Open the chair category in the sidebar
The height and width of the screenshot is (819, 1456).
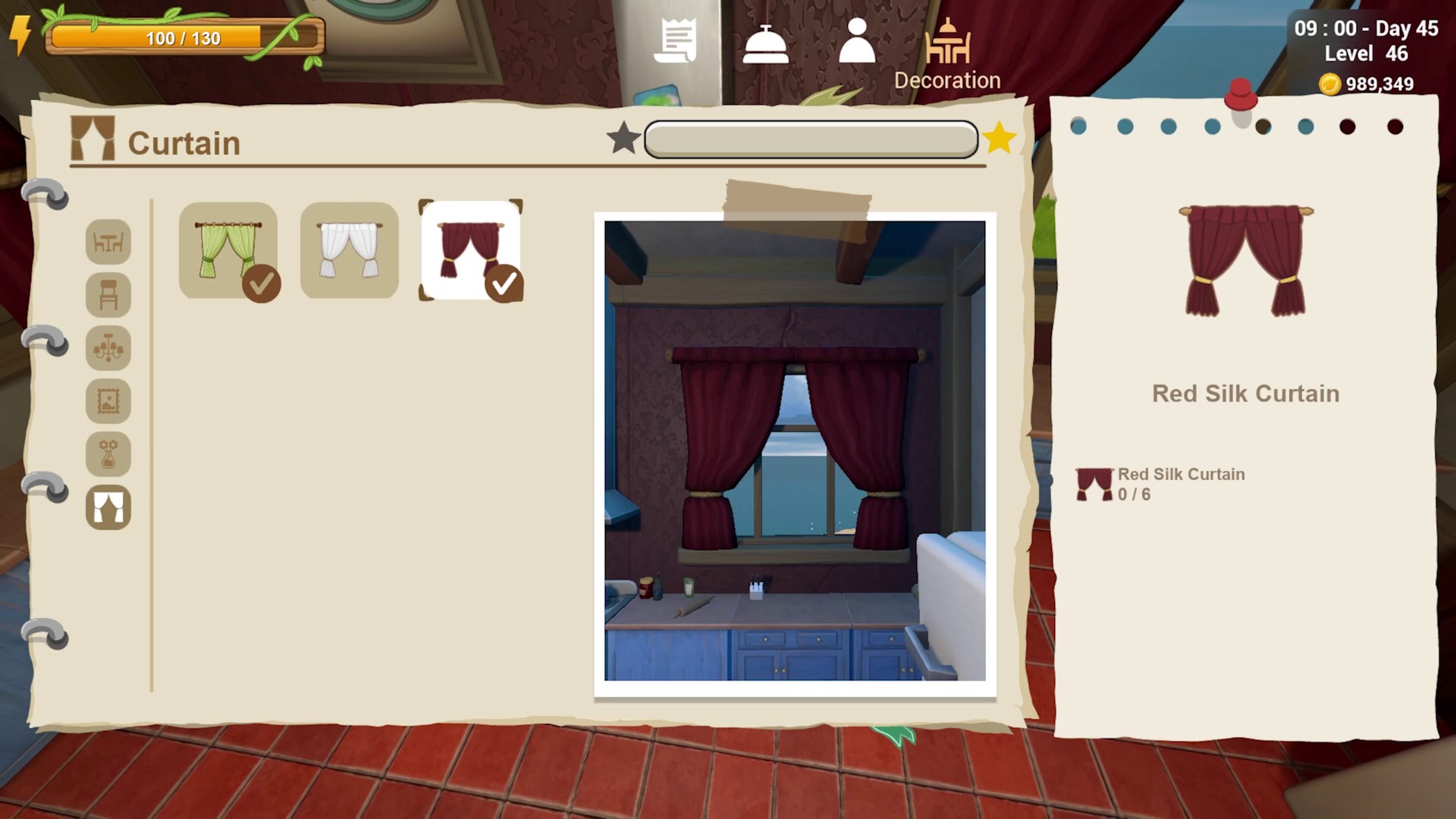[108, 295]
